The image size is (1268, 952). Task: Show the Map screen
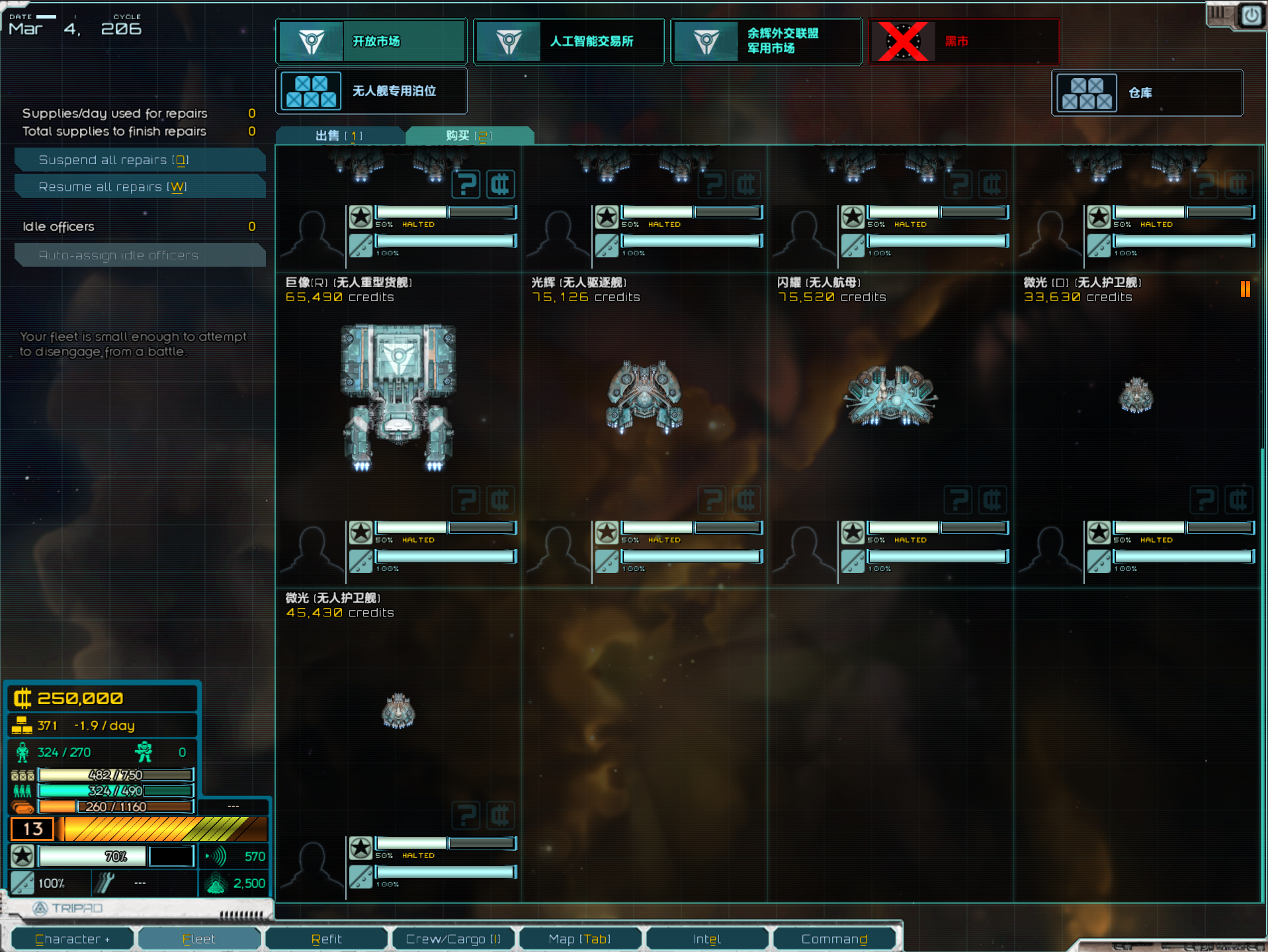(x=580, y=939)
